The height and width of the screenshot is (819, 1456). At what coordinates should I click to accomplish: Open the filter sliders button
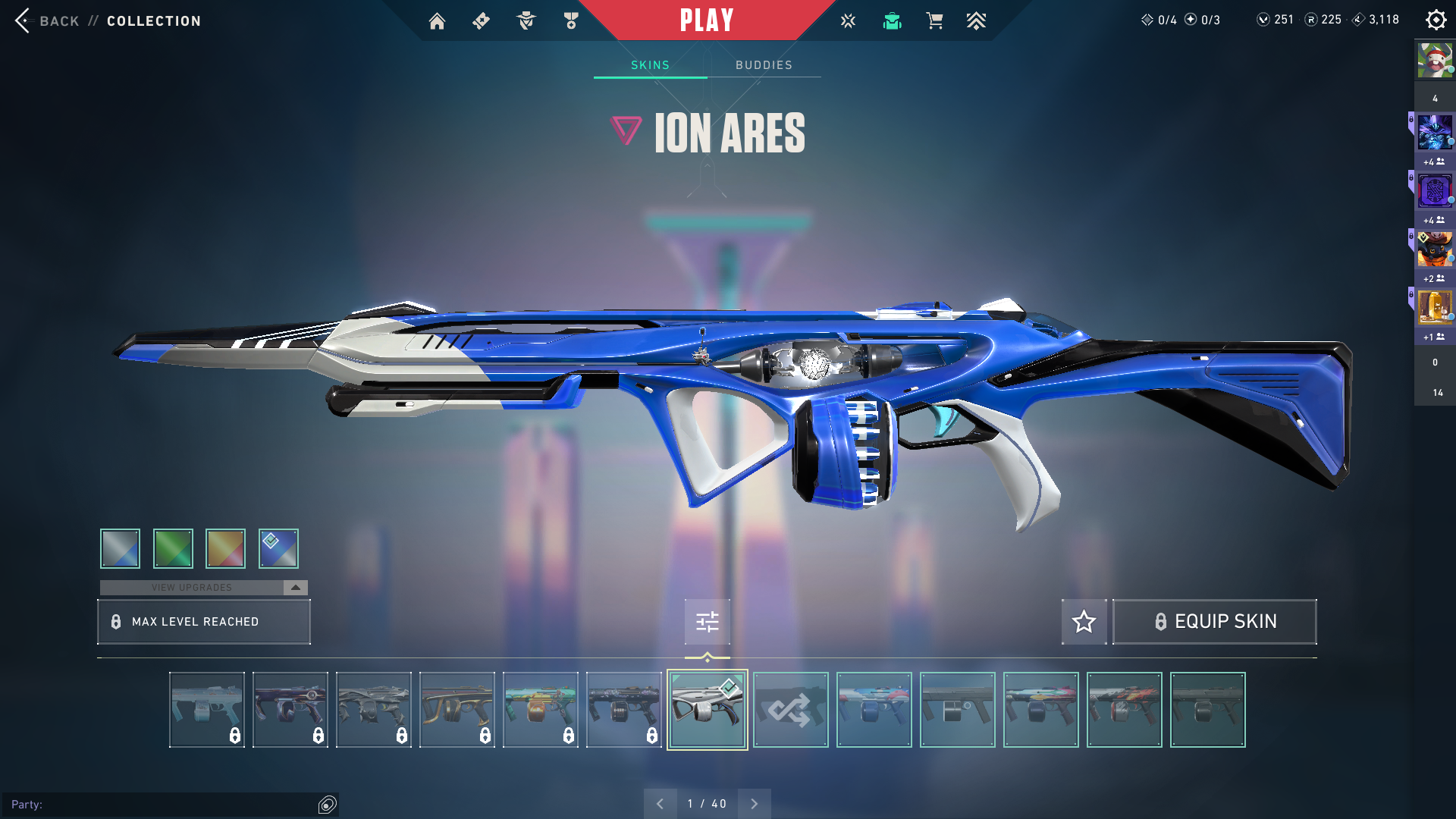click(x=707, y=622)
